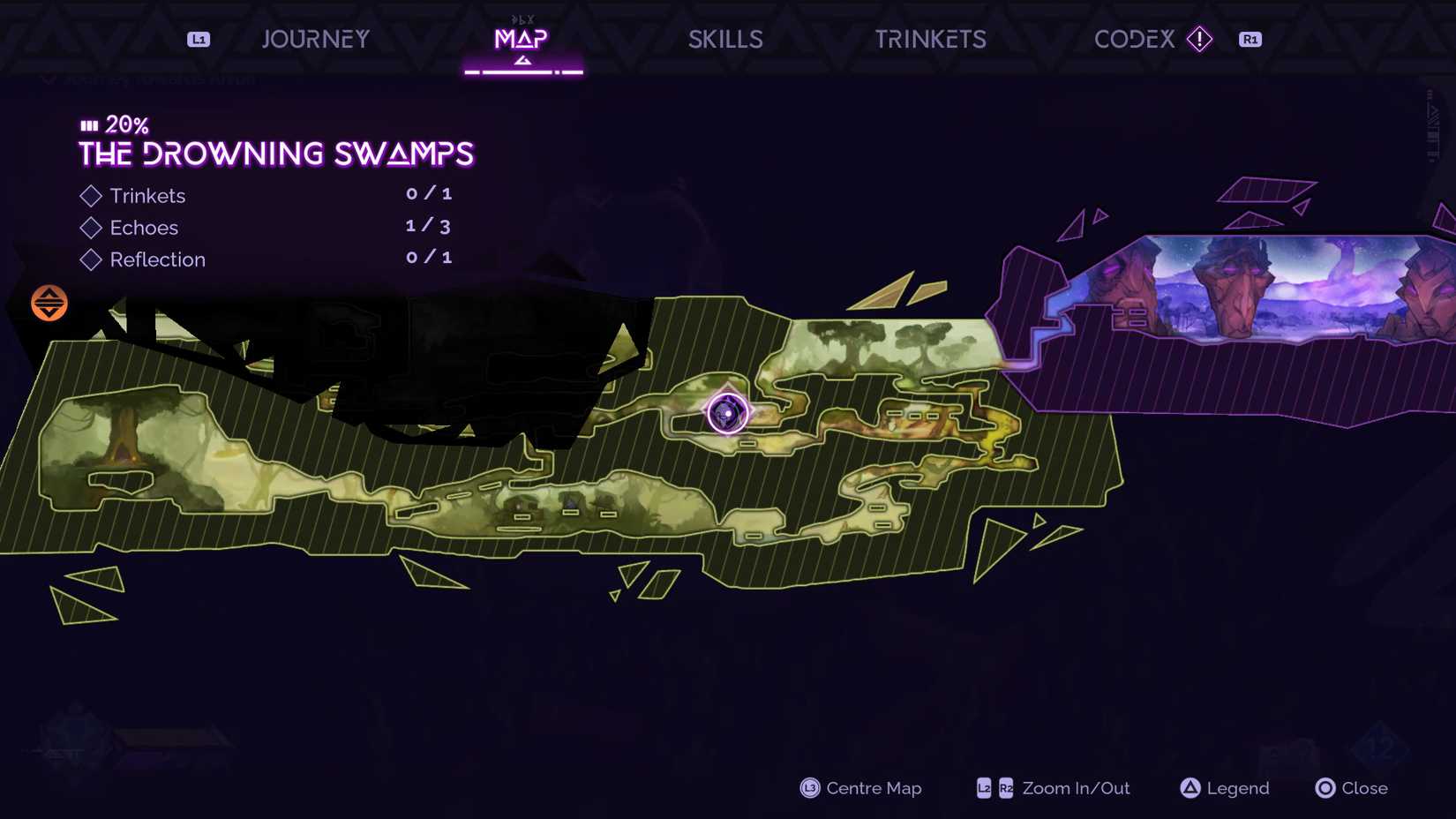Select the orange fast travel marker icon
The image size is (1456, 819).
[x=49, y=303]
